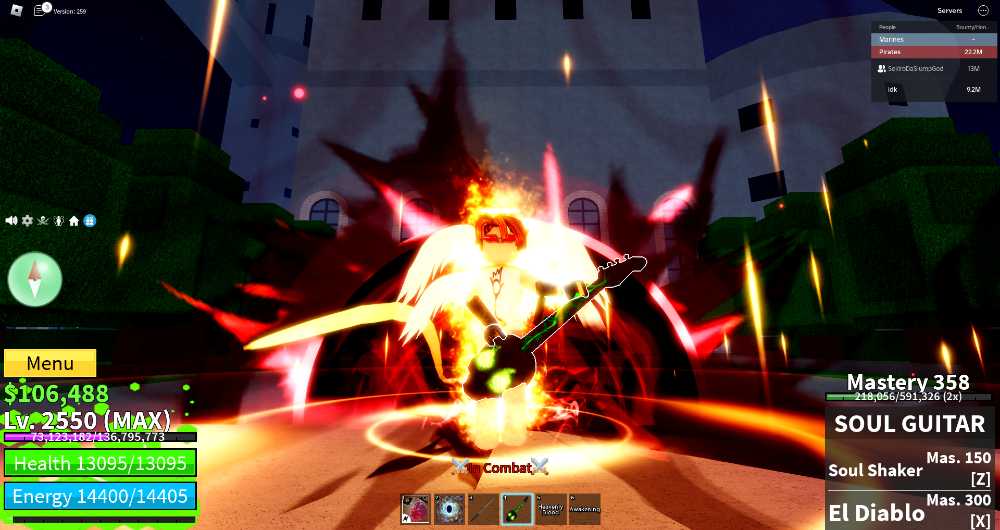Click the Roblox logo menu button
The image size is (1000, 530).
pyautogui.click(x=11, y=10)
